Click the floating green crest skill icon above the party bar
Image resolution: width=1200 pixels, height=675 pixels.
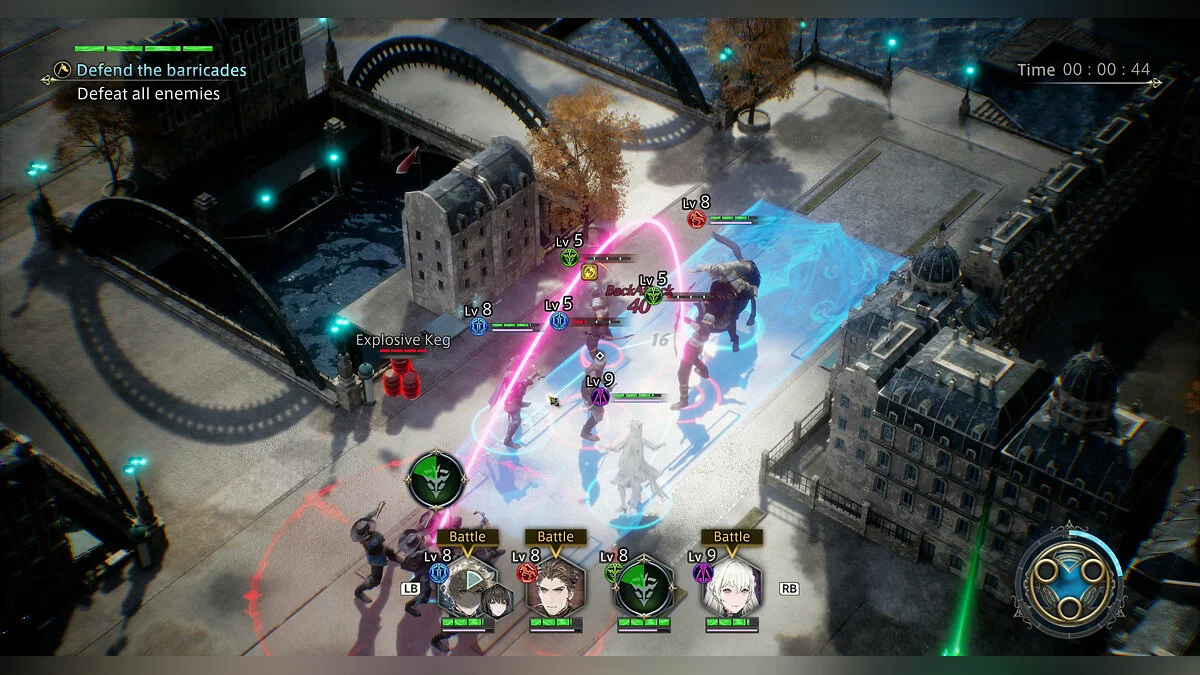tap(436, 481)
